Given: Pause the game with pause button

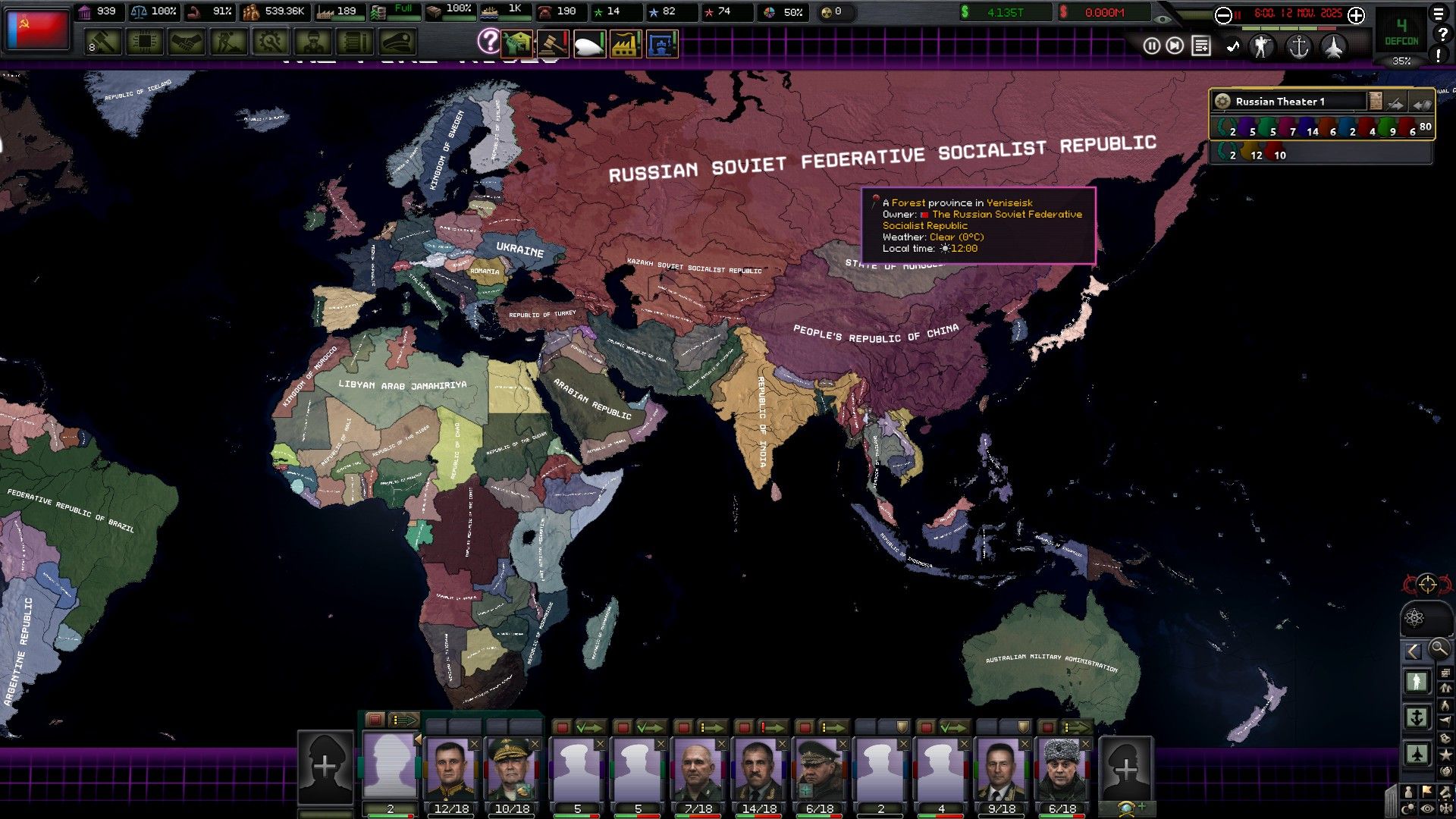Looking at the screenshot, I should (1152, 46).
